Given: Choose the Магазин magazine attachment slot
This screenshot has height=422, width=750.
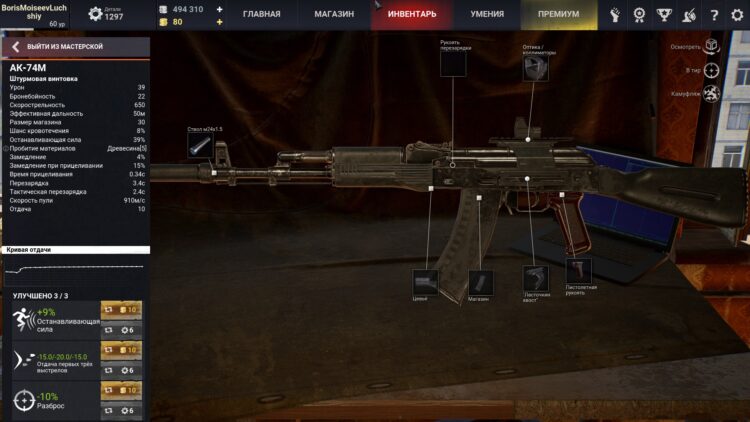Looking at the screenshot, I should pos(479,281).
